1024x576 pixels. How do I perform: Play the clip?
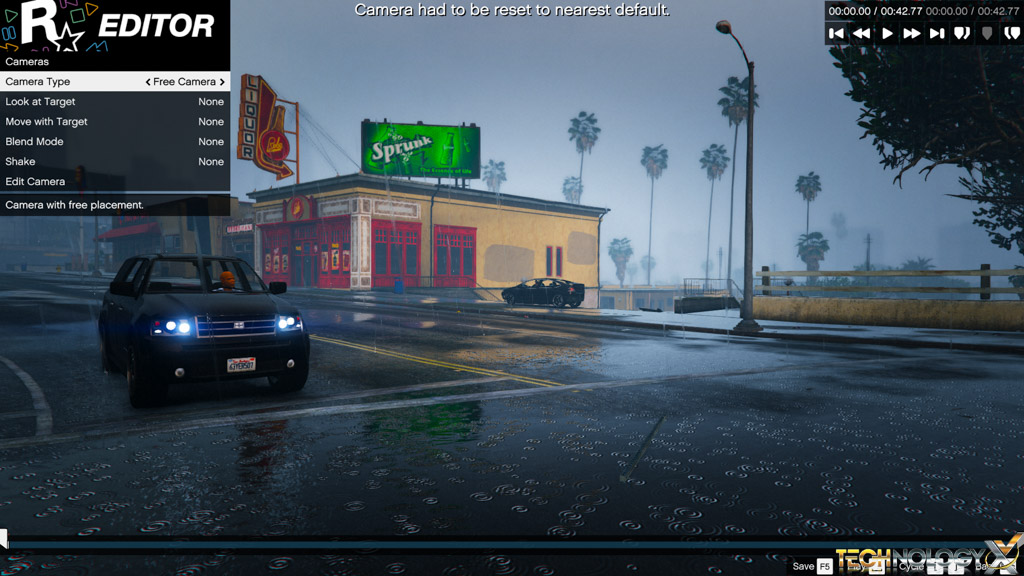coord(887,33)
